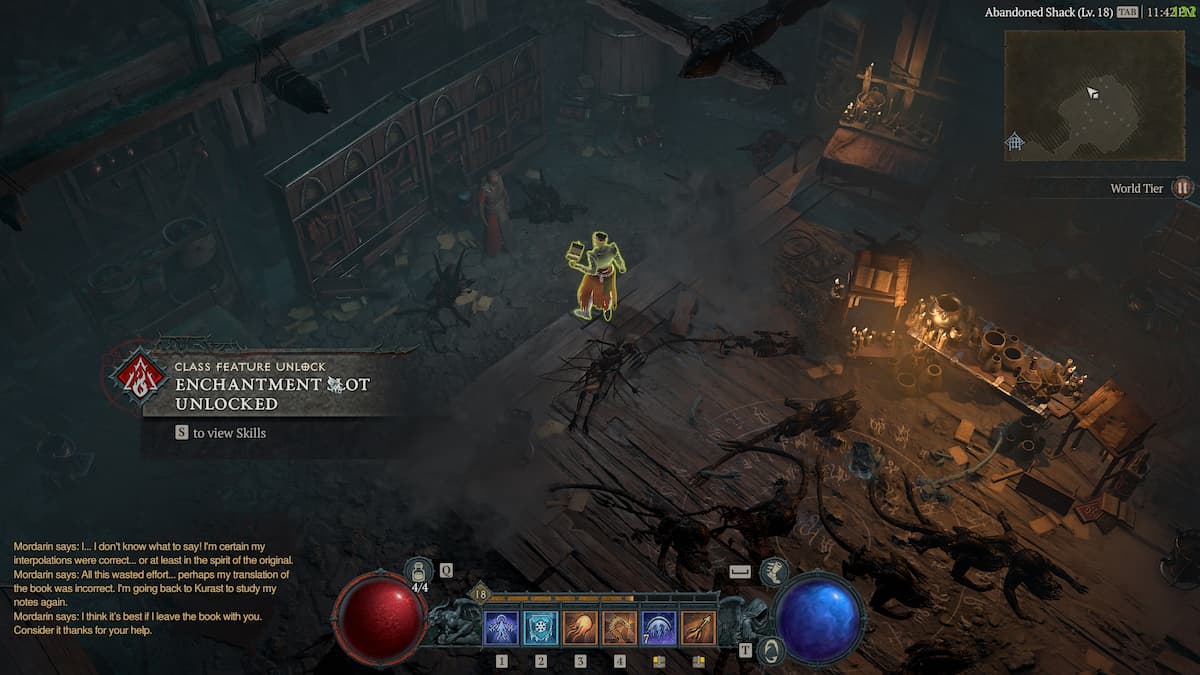This screenshot has height=675, width=1200.
Task: Activate the boot evade icon
Action: 773,572
